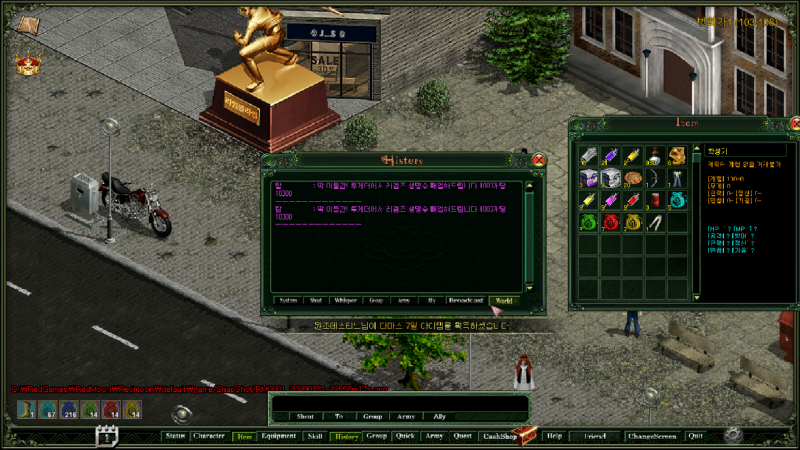The image size is (800, 450).
Task: Close the History window
Action: pos(539,160)
